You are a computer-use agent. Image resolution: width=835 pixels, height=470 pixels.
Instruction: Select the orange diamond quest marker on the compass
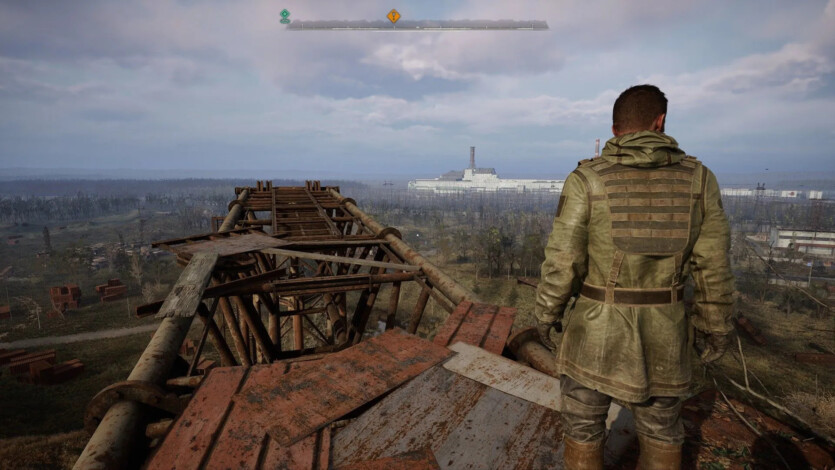[x=394, y=15]
